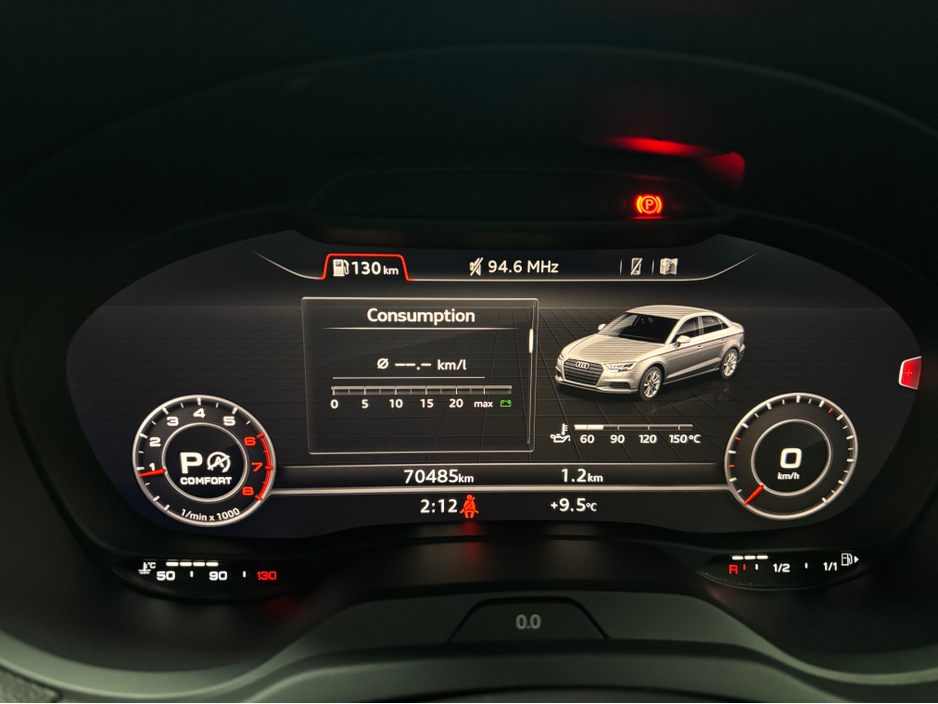
Task: Select the fuel range 130 km tab
Action: click(x=365, y=267)
